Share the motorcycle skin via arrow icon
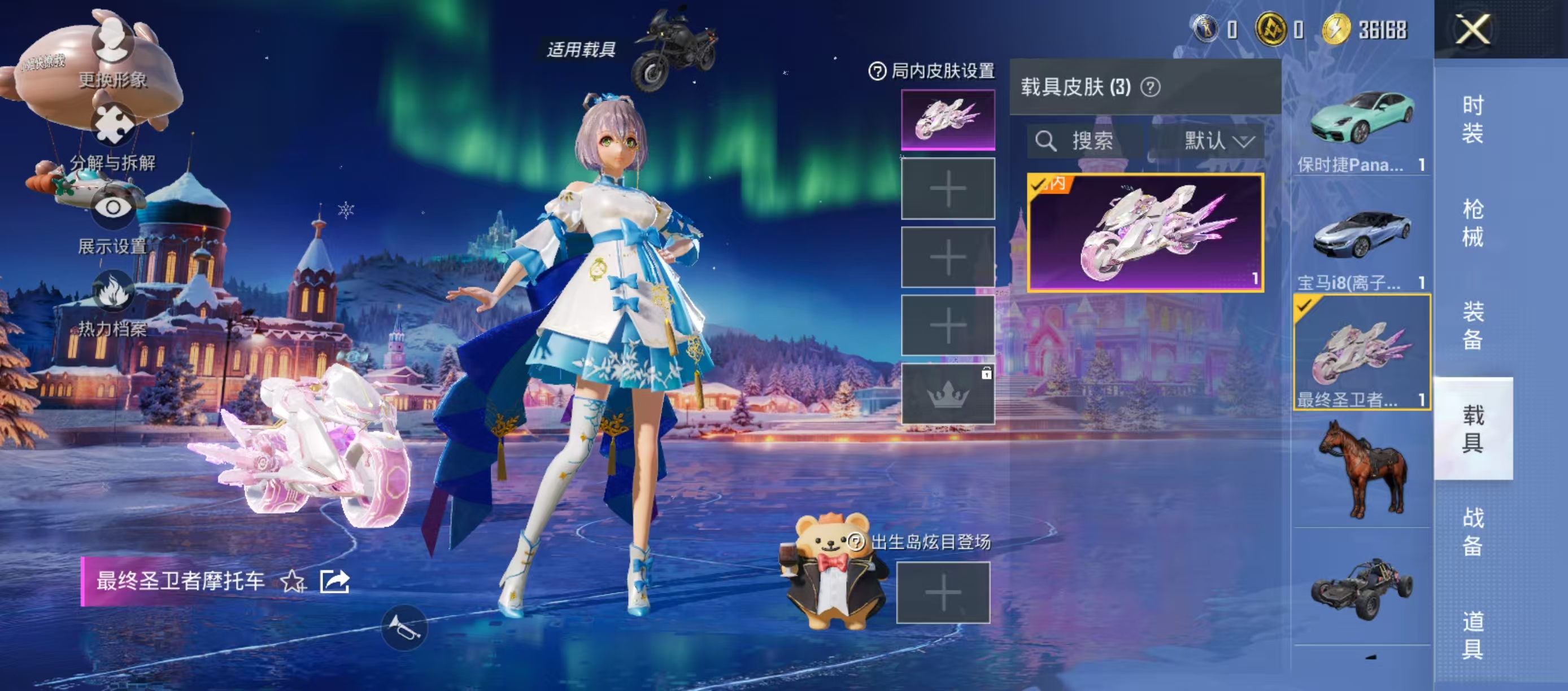 coord(334,581)
